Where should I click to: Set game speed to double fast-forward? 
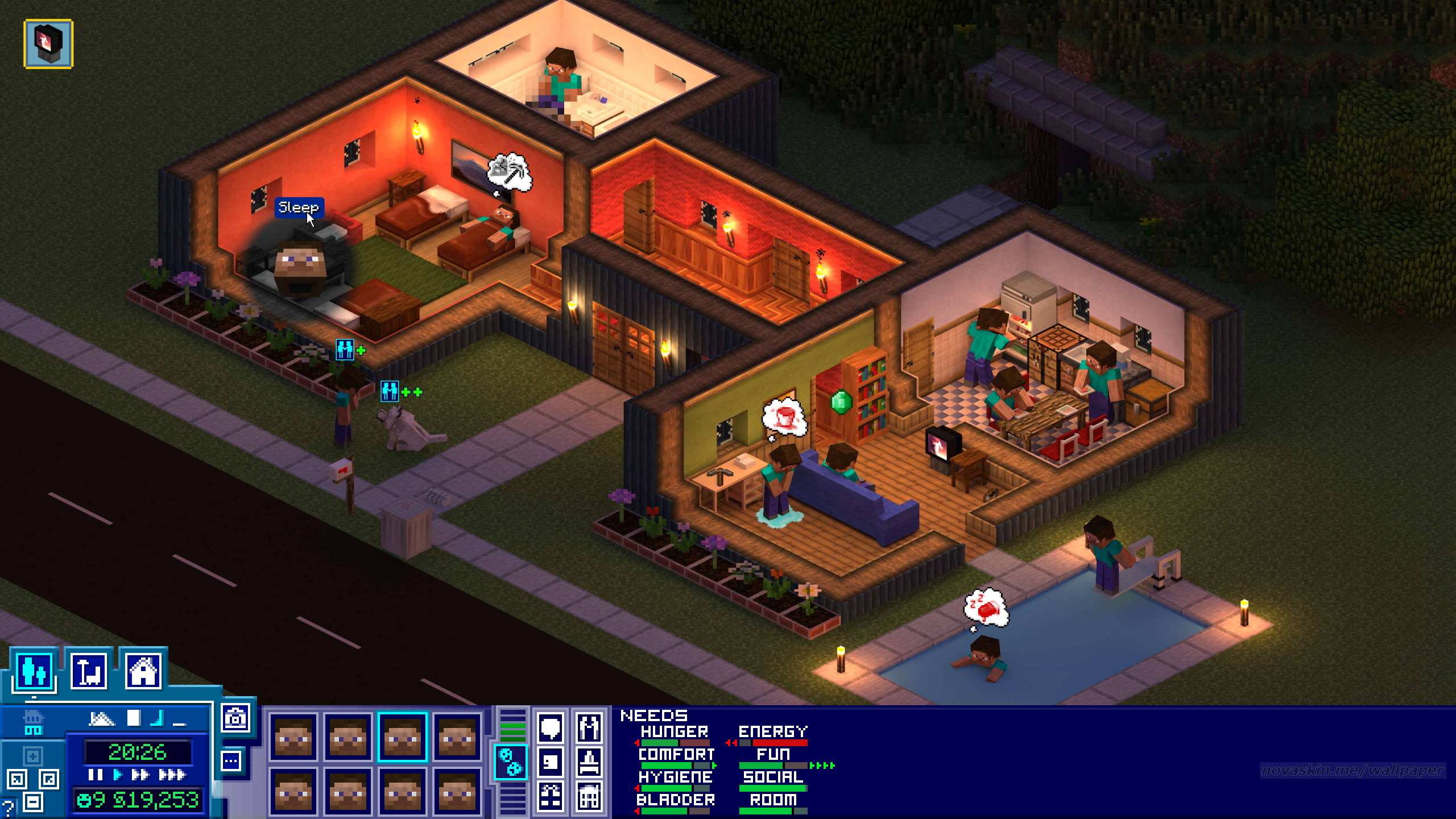[140, 775]
